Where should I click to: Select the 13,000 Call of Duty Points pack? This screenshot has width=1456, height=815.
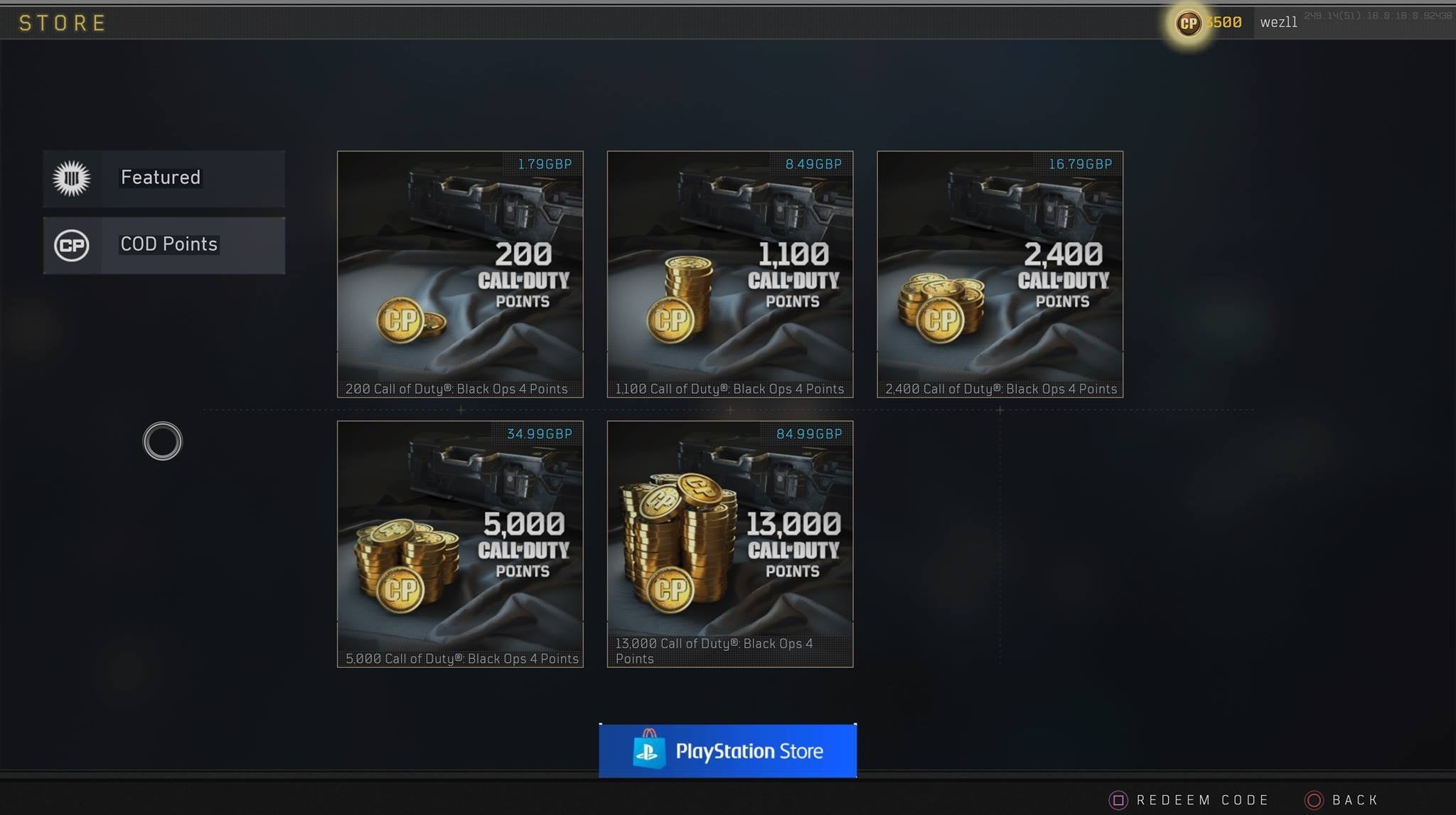click(x=730, y=544)
